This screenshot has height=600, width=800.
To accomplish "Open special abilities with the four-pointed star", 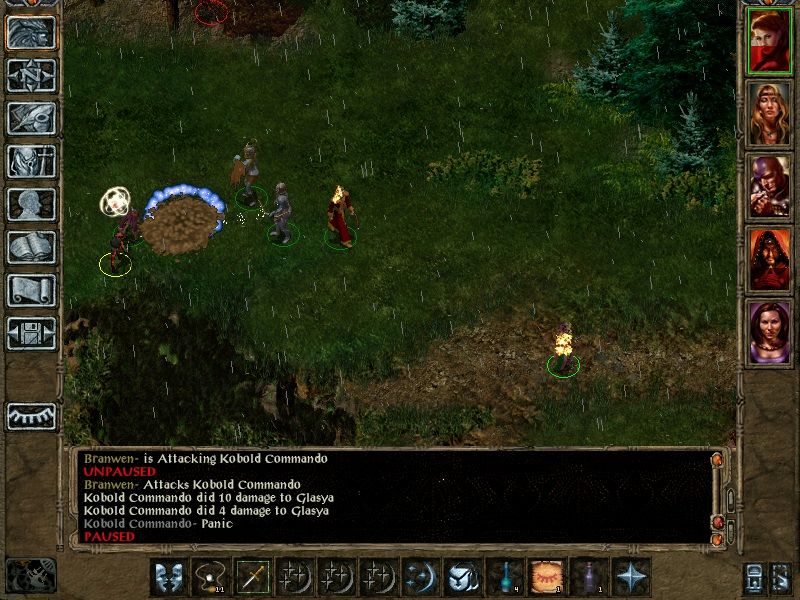I will [630, 578].
